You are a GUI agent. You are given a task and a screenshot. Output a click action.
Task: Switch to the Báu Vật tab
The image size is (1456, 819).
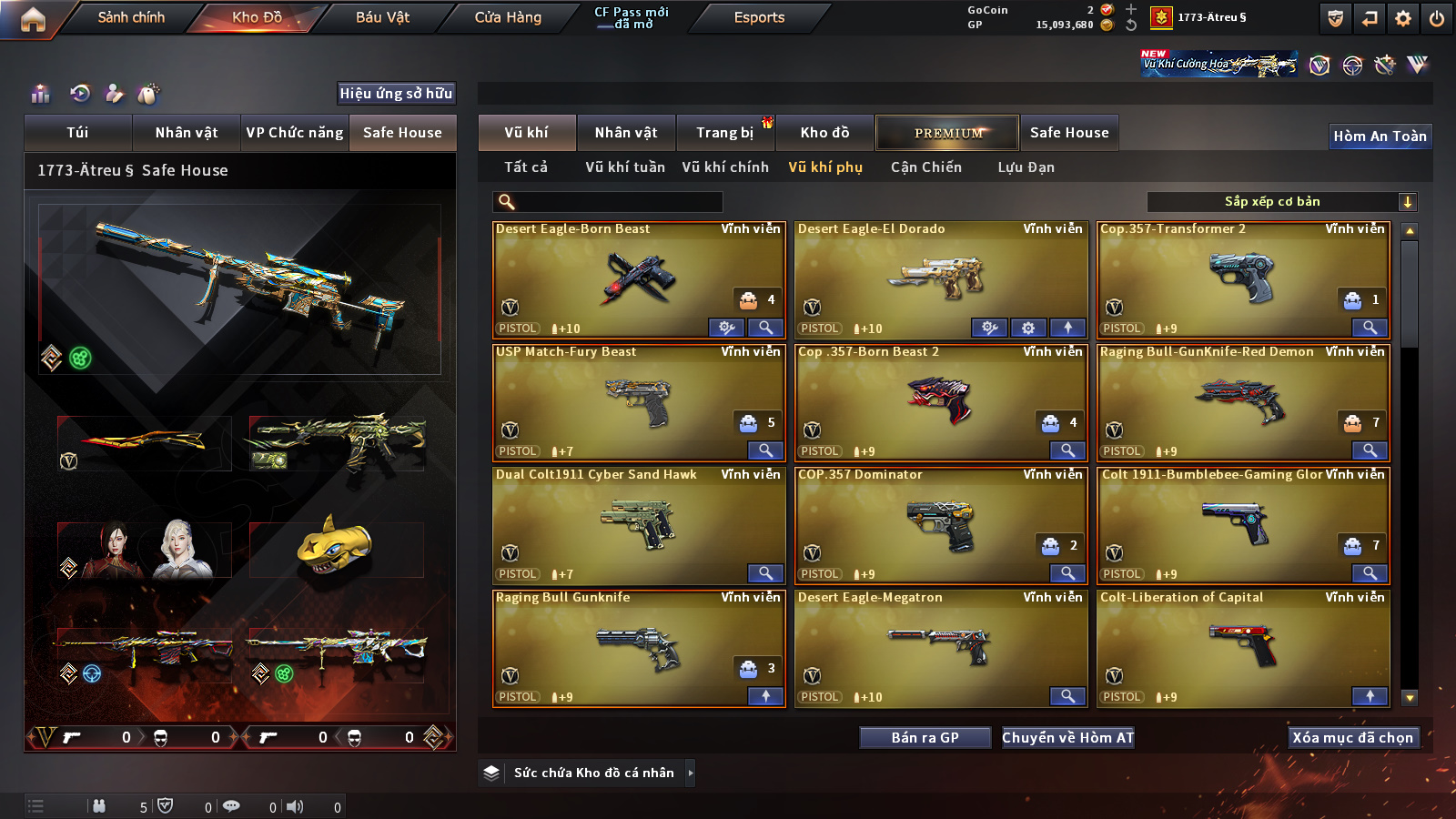[x=382, y=17]
